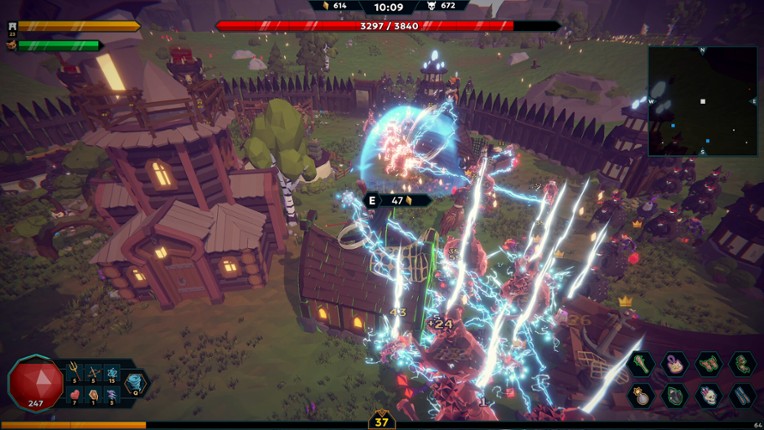Activate the tornado ability
Image resolution: width=764 pixels, height=430 pixels.
134,383
